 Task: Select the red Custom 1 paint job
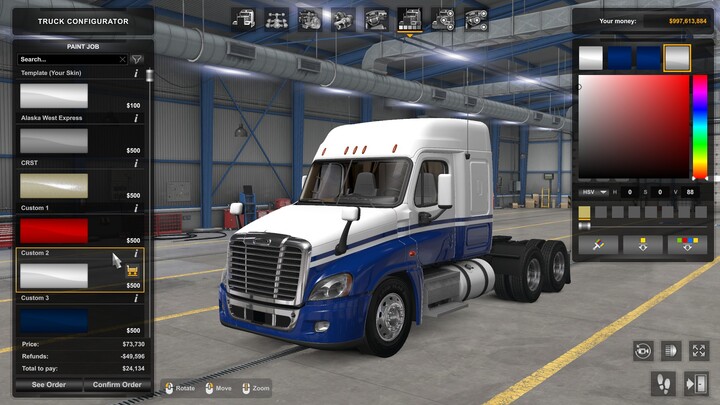tap(54, 231)
